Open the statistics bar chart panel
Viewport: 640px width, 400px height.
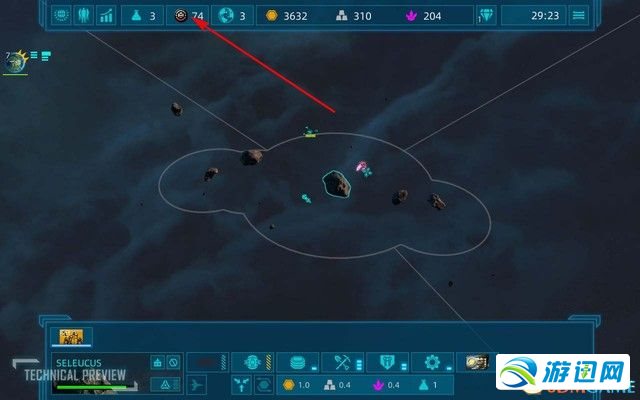click(x=106, y=16)
